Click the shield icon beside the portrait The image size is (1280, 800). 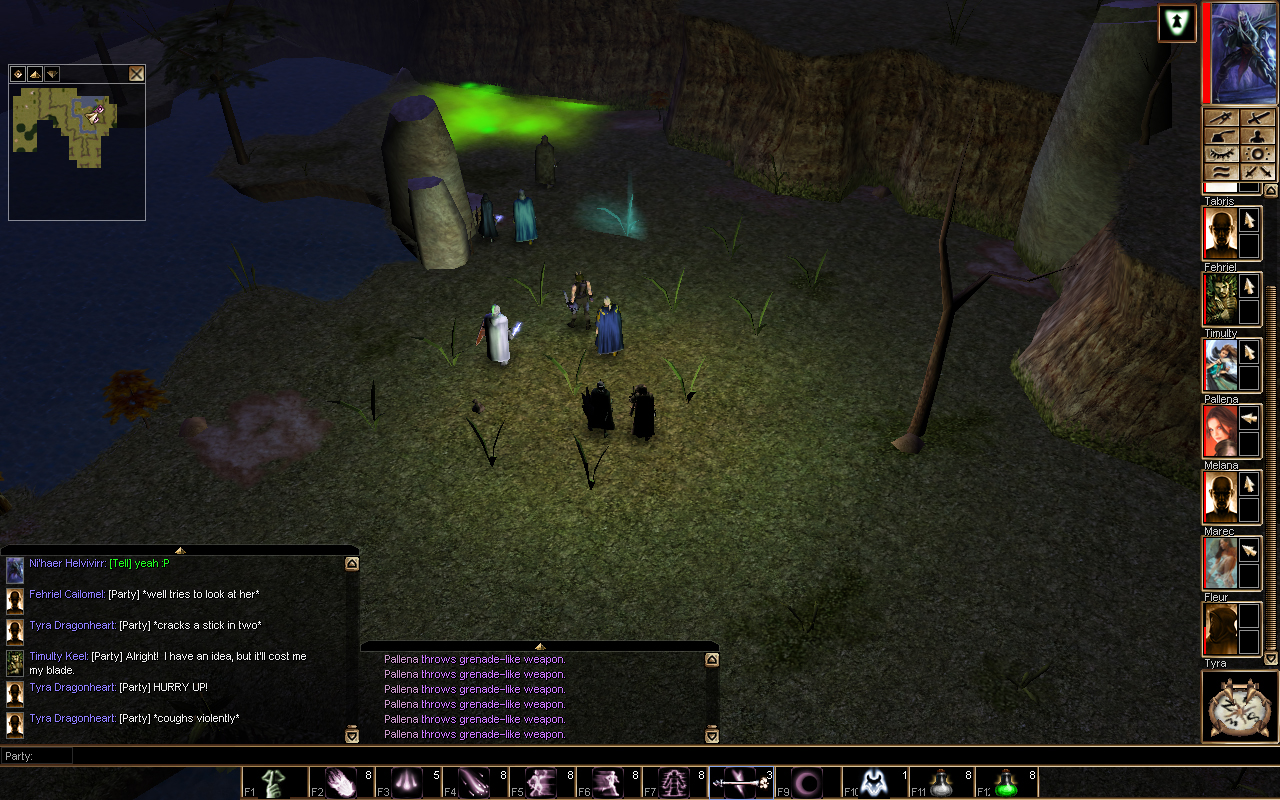1177,23
